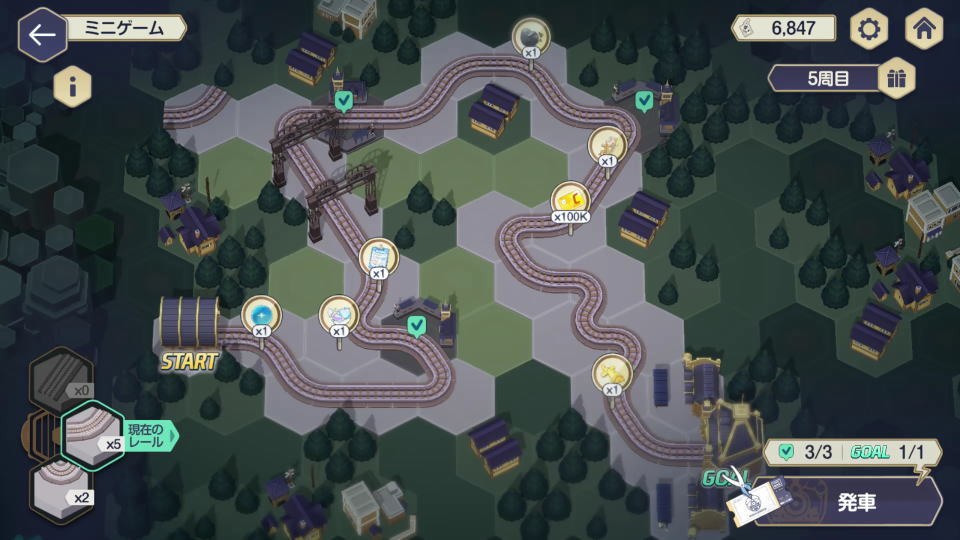Choose the tight curve rail tile x2
960x540 pixels.
click(62, 490)
